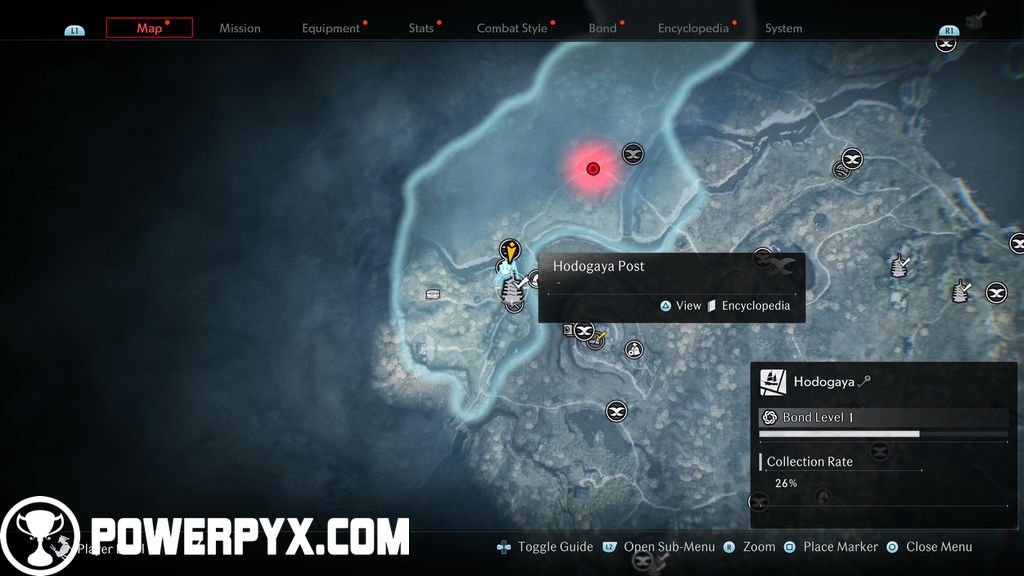The height and width of the screenshot is (576, 1024).
Task: Switch to the System tab
Action: 783,28
